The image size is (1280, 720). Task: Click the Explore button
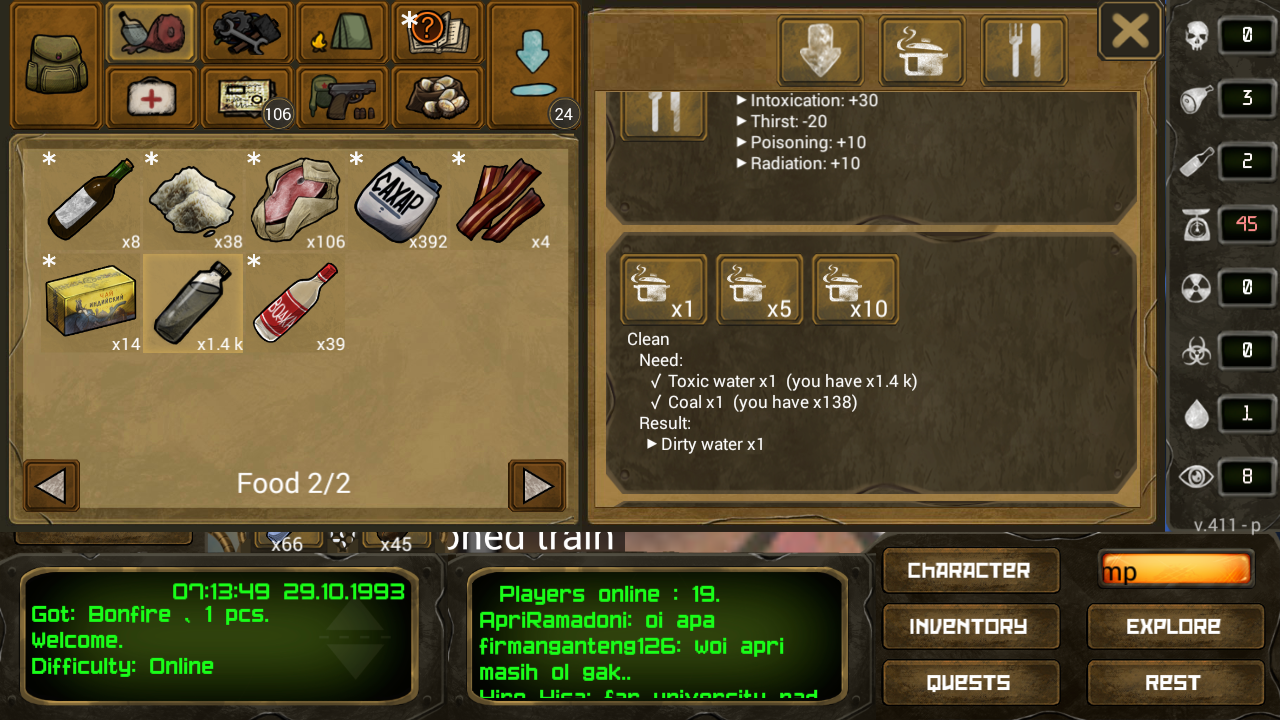pyautogui.click(x=1174, y=627)
